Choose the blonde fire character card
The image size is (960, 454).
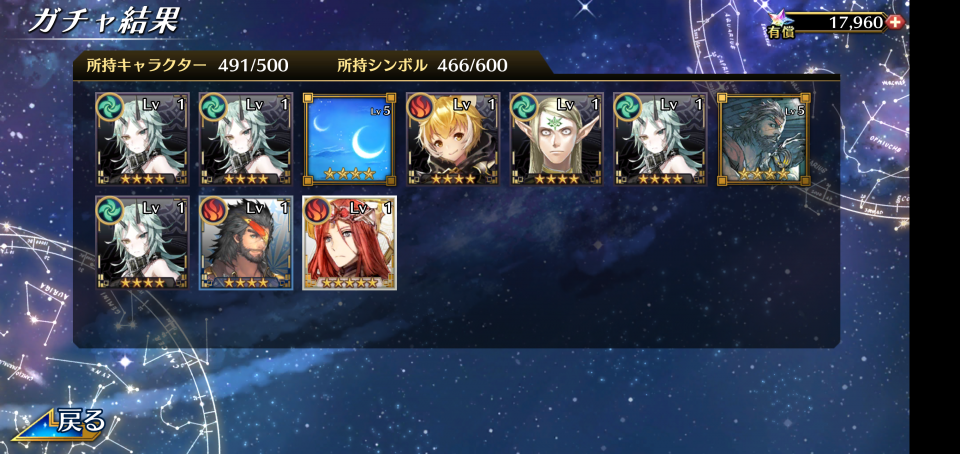pyautogui.click(x=452, y=139)
